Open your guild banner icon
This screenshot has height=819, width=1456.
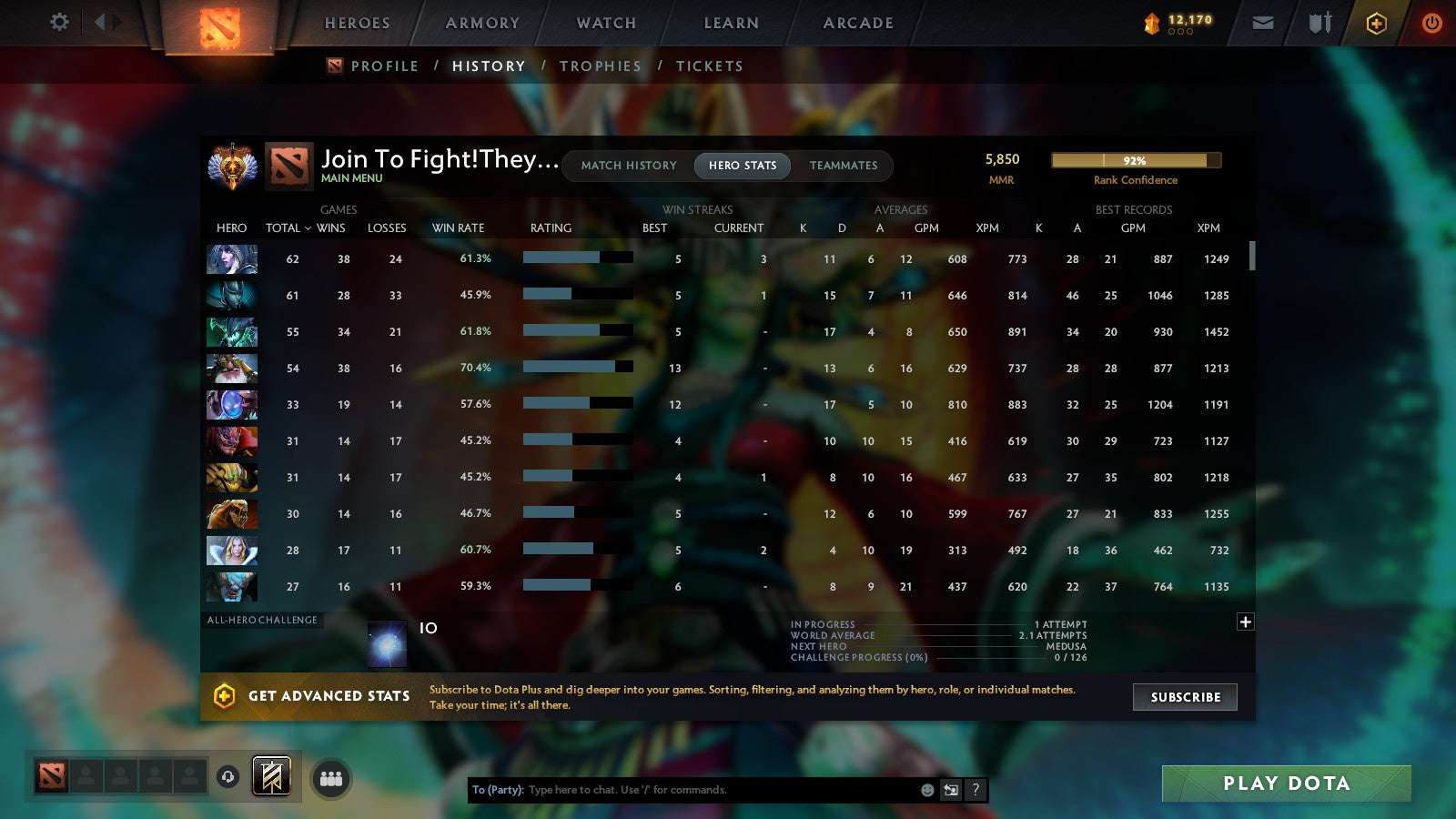270,777
